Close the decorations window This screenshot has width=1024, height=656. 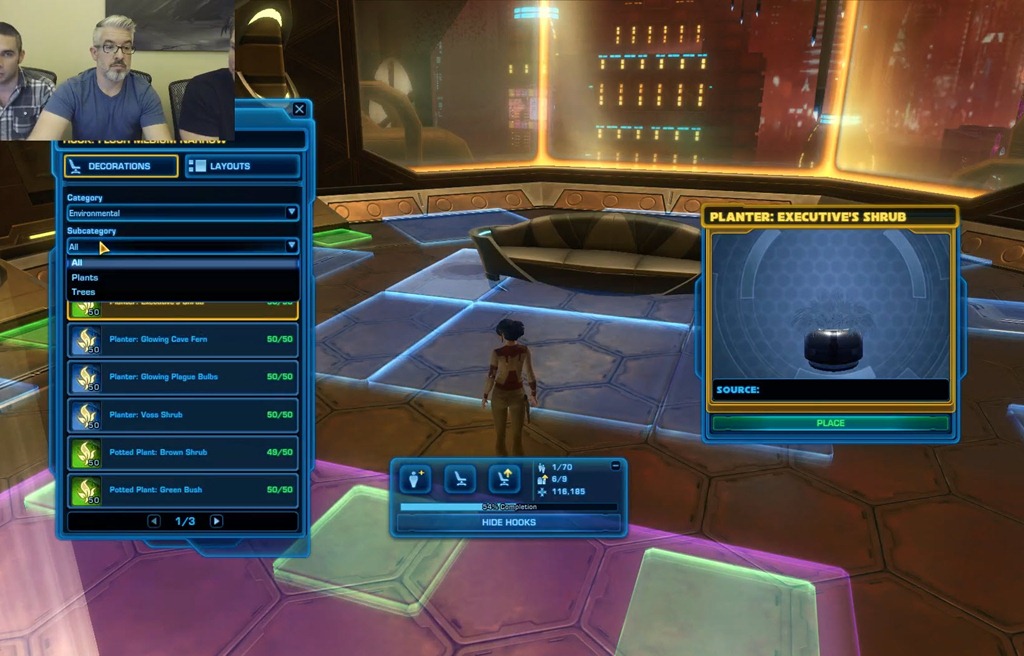(299, 109)
